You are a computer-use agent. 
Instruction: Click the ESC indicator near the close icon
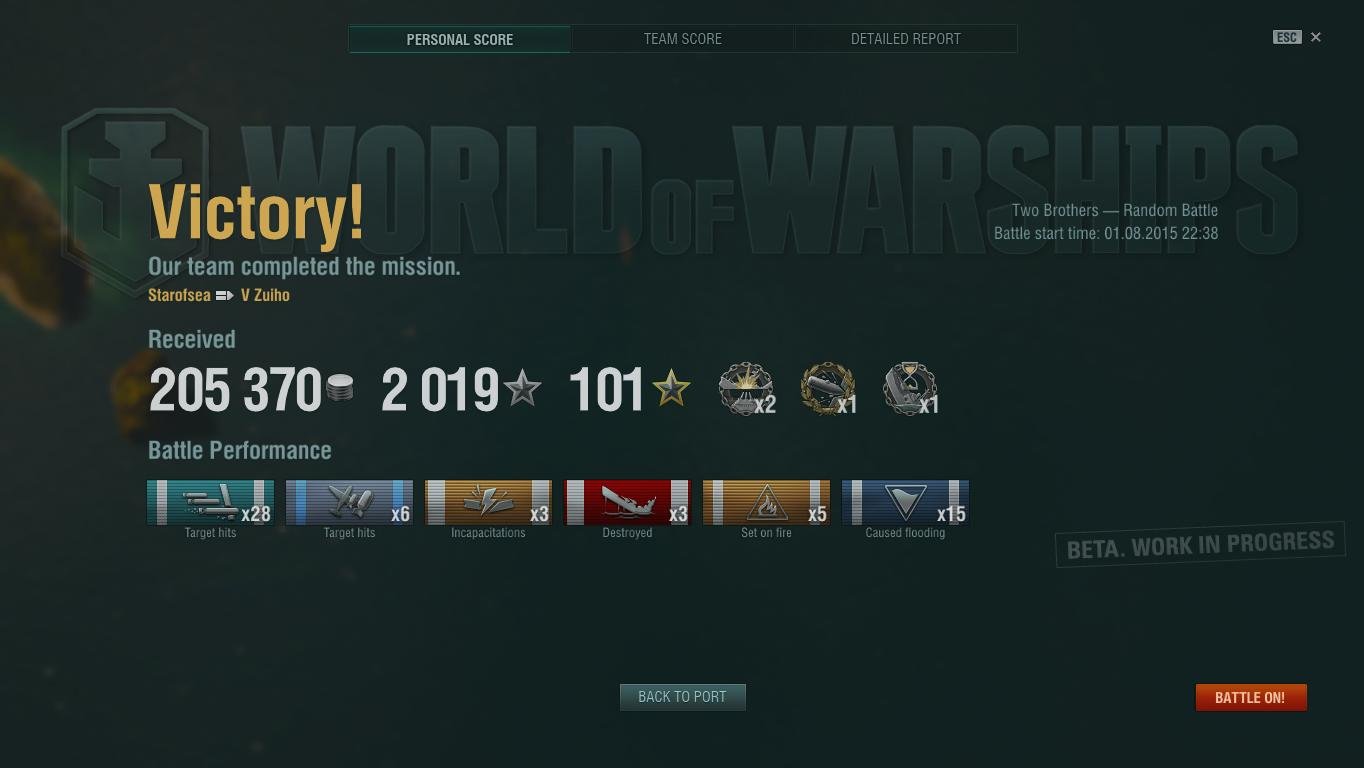pos(1287,36)
